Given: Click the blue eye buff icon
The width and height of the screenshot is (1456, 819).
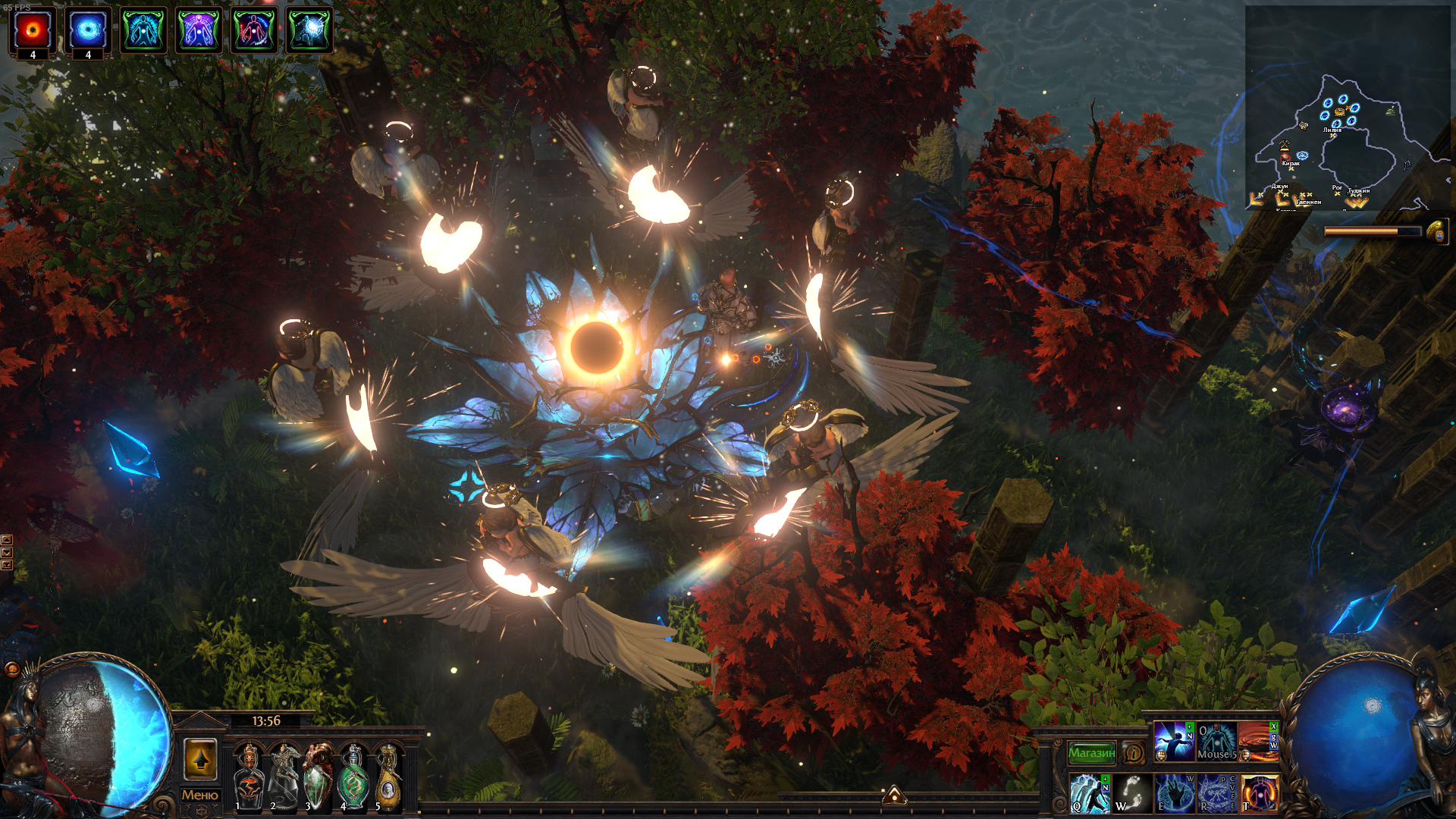Looking at the screenshot, I should click(88, 30).
